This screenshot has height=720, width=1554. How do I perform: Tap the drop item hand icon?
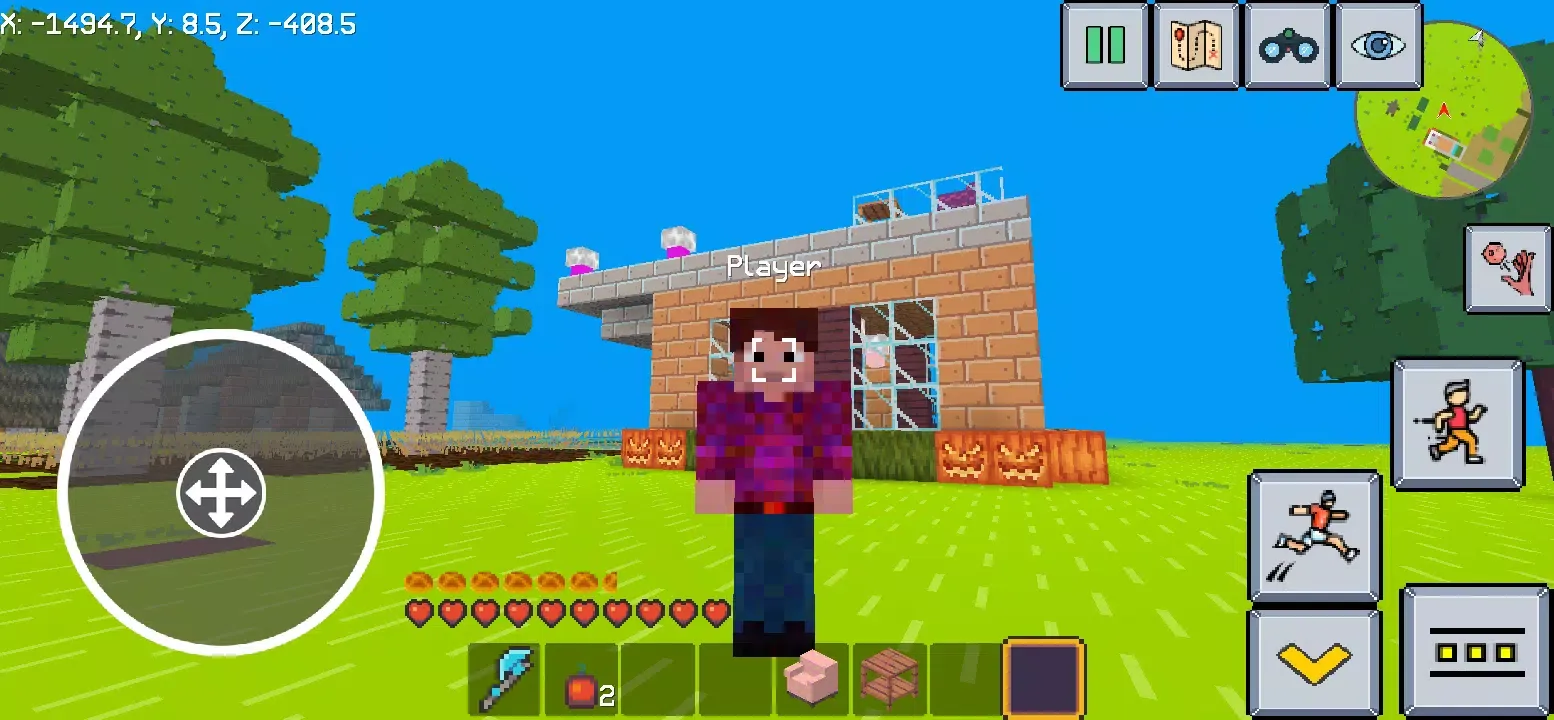[x=1508, y=268]
